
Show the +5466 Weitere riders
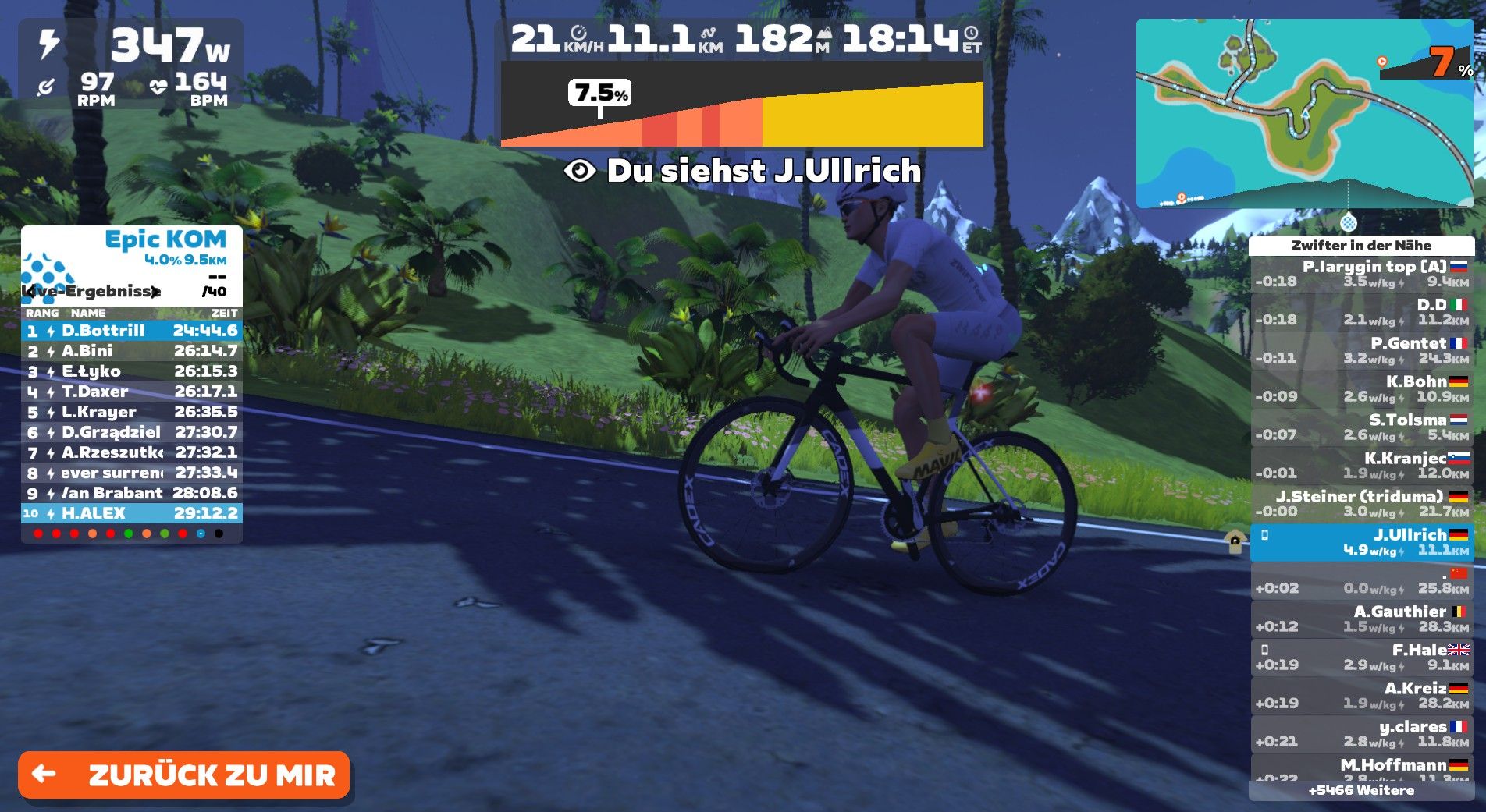[1361, 790]
